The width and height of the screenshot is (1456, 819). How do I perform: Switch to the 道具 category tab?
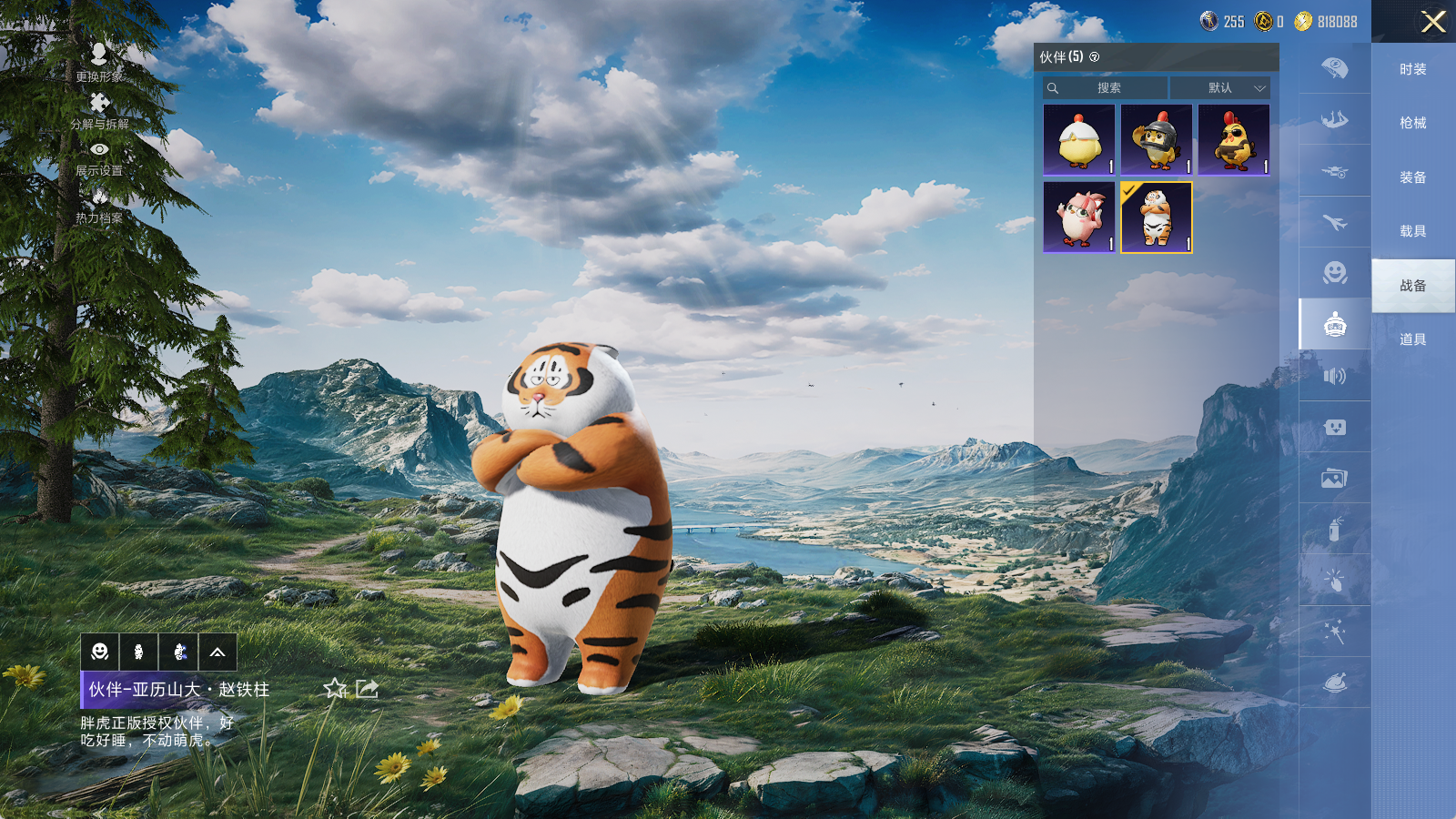1412,339
